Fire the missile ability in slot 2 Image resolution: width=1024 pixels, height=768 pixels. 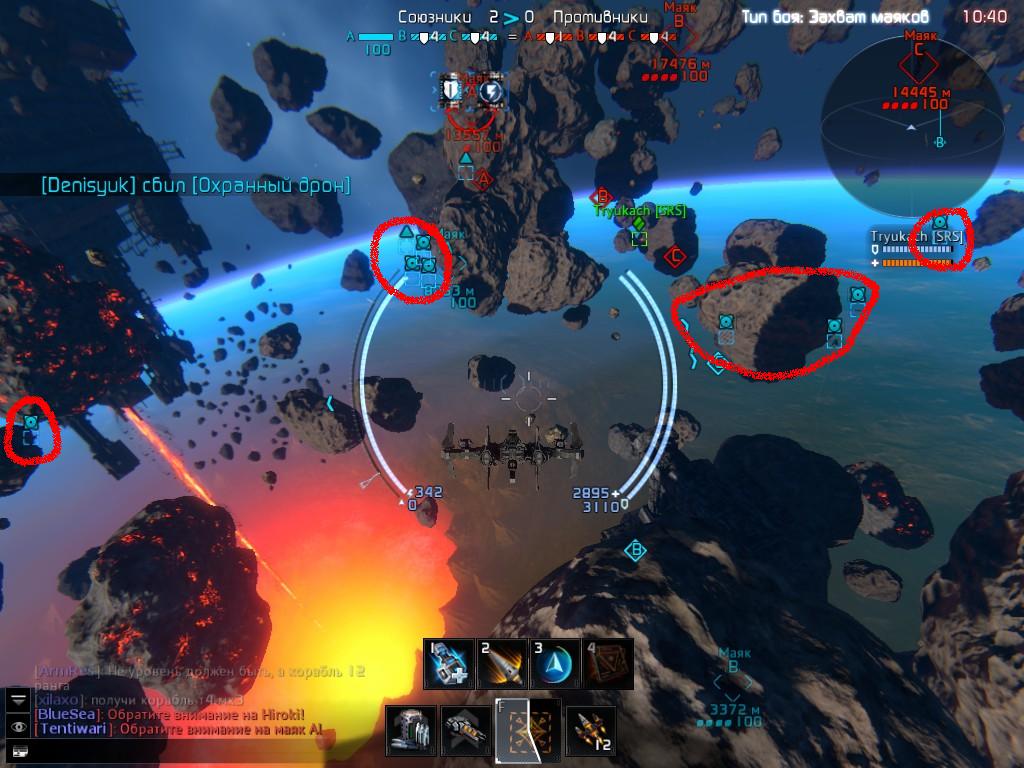click(x=501, y=664)
